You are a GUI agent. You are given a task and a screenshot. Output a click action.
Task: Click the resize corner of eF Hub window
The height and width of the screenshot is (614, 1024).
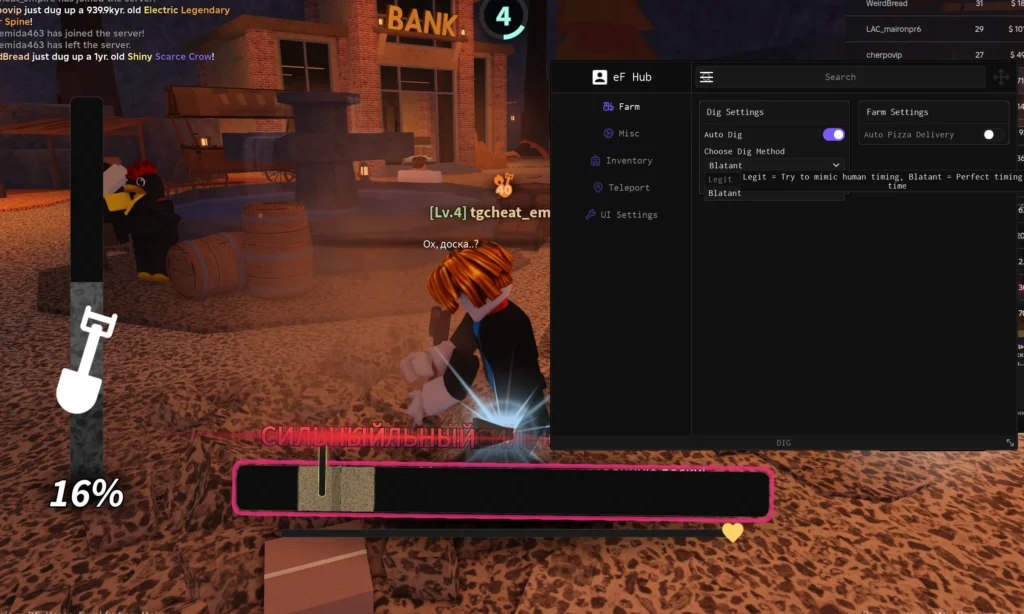[x=1010, y=442]
